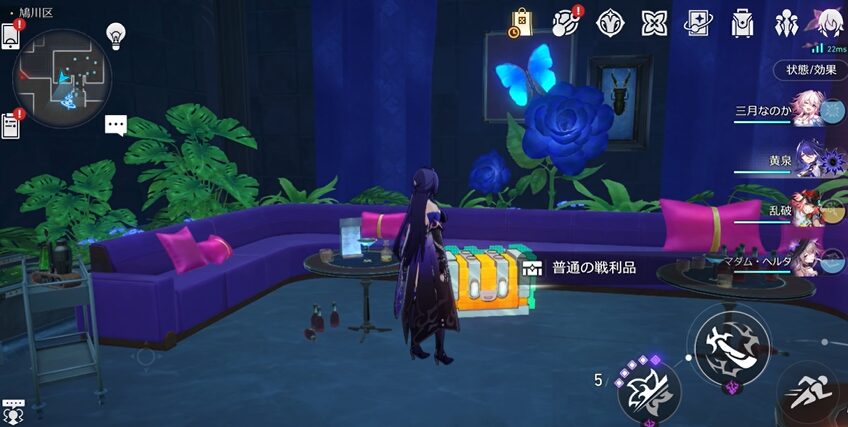
Task: Open the team lineup icon
Action: click(x=786, y=22)
